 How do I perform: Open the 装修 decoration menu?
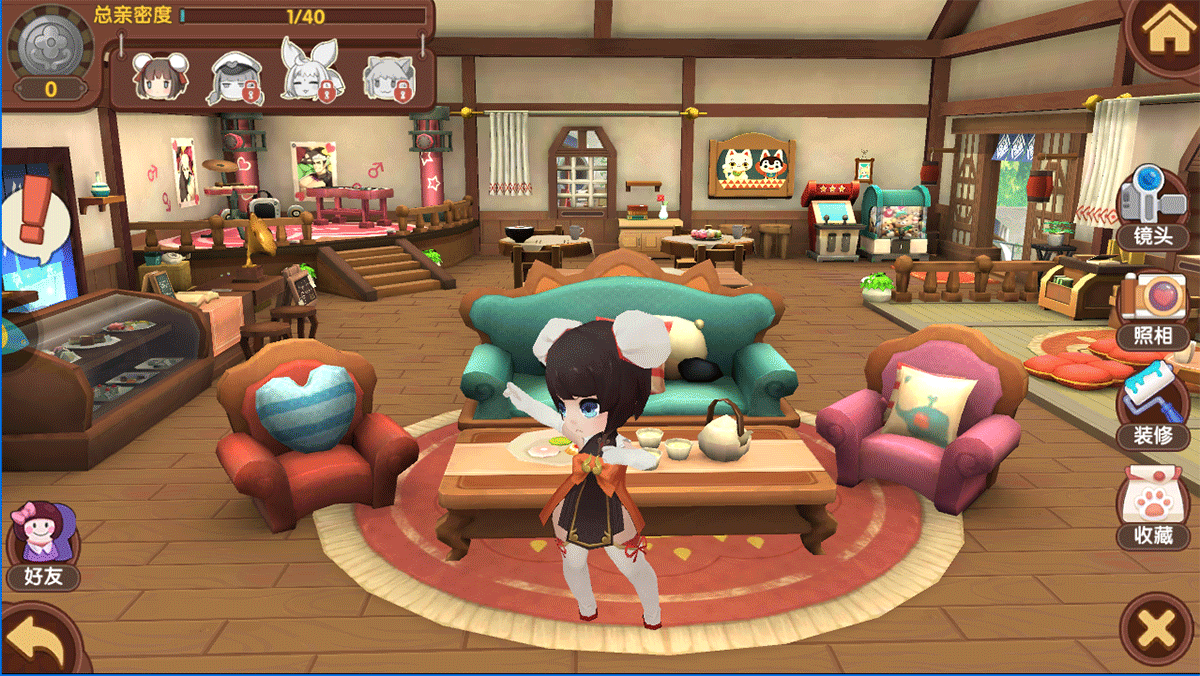(1156, 408)
